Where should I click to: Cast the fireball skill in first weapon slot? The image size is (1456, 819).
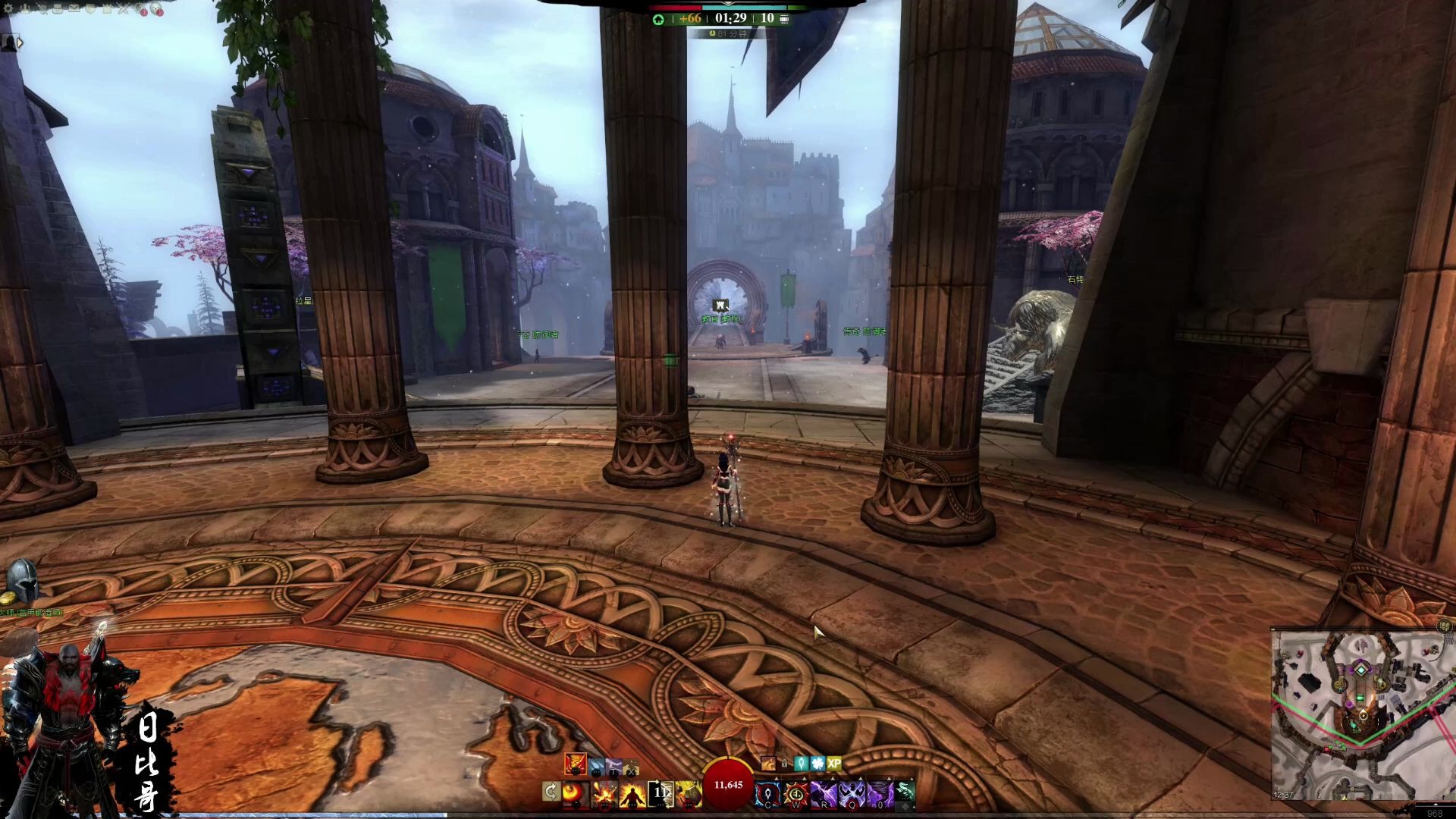click(576, 793)
